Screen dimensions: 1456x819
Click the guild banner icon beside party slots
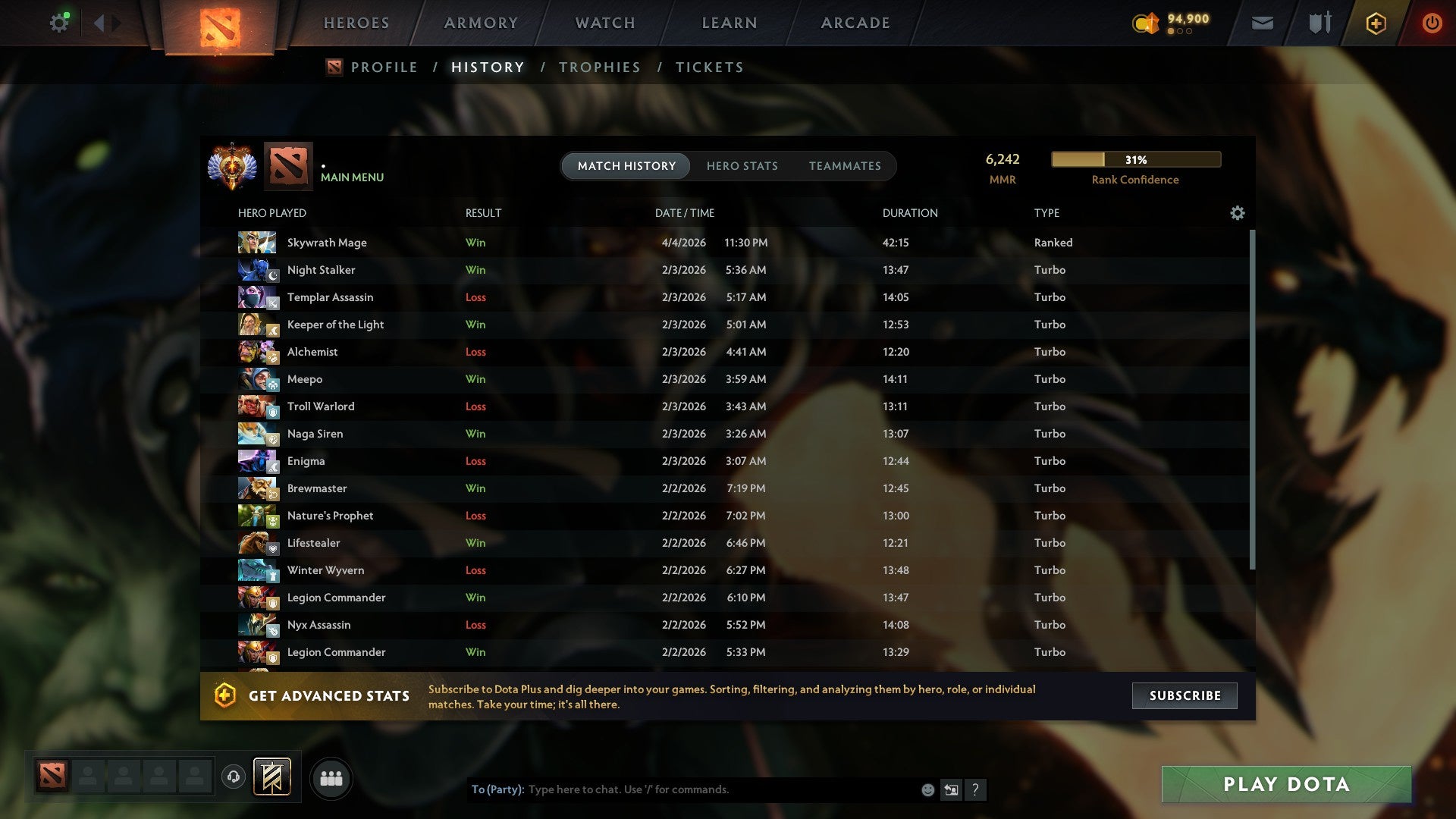(x=271, y=777)
